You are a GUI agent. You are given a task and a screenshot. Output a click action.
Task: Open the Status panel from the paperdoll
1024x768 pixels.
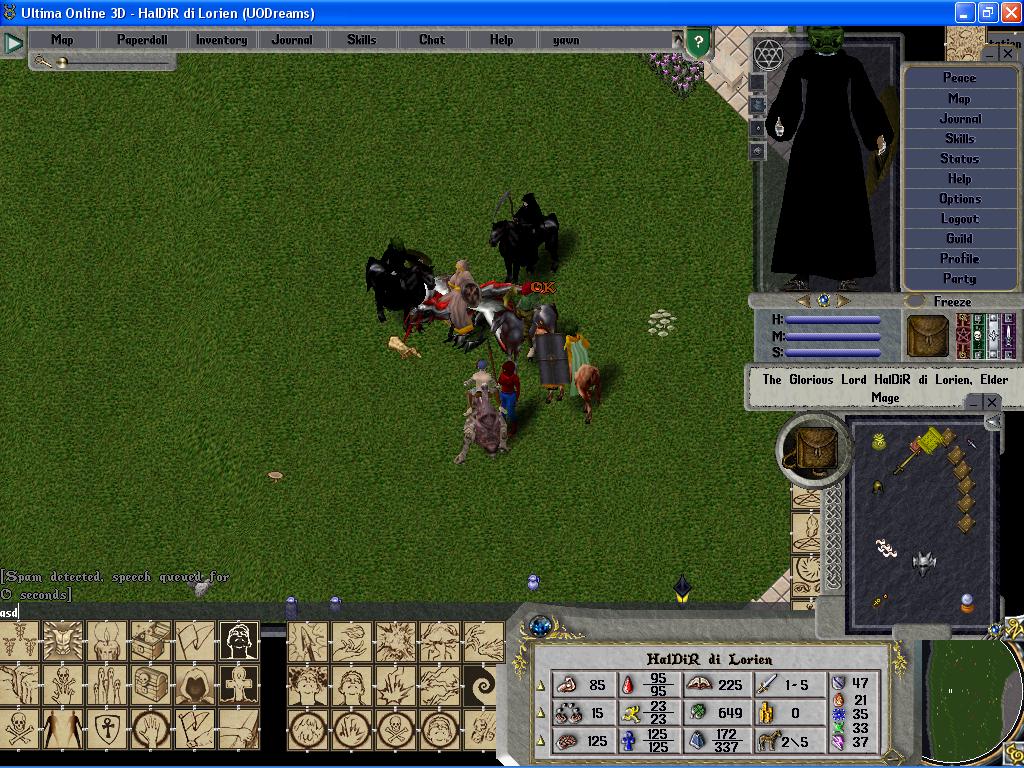tap(959, 159)
